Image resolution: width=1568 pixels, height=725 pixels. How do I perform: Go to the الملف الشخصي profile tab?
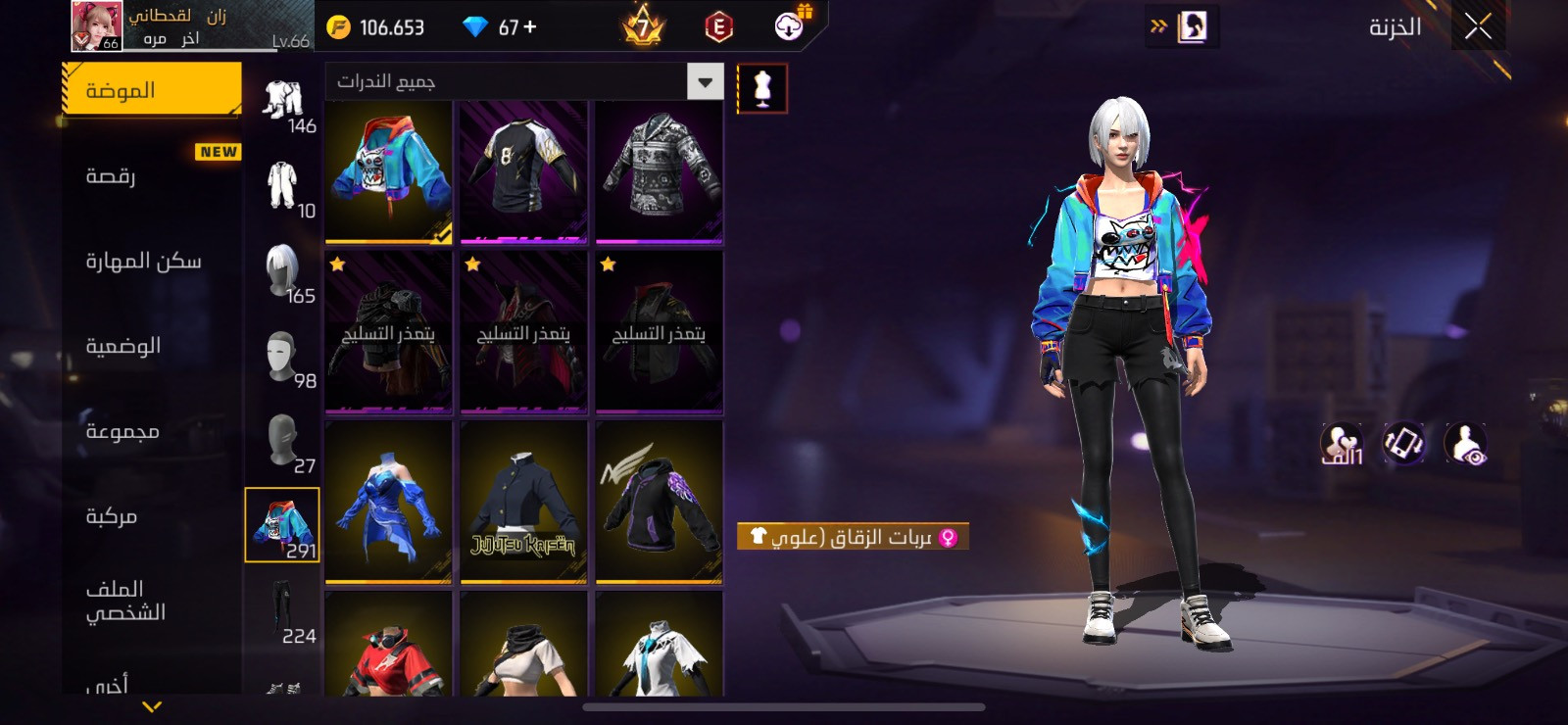pos(151,601)
